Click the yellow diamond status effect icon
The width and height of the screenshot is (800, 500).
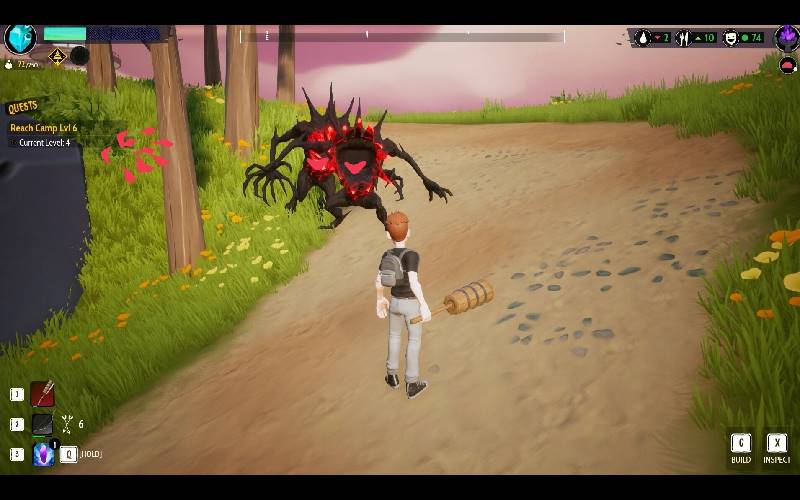coord(57,57)
